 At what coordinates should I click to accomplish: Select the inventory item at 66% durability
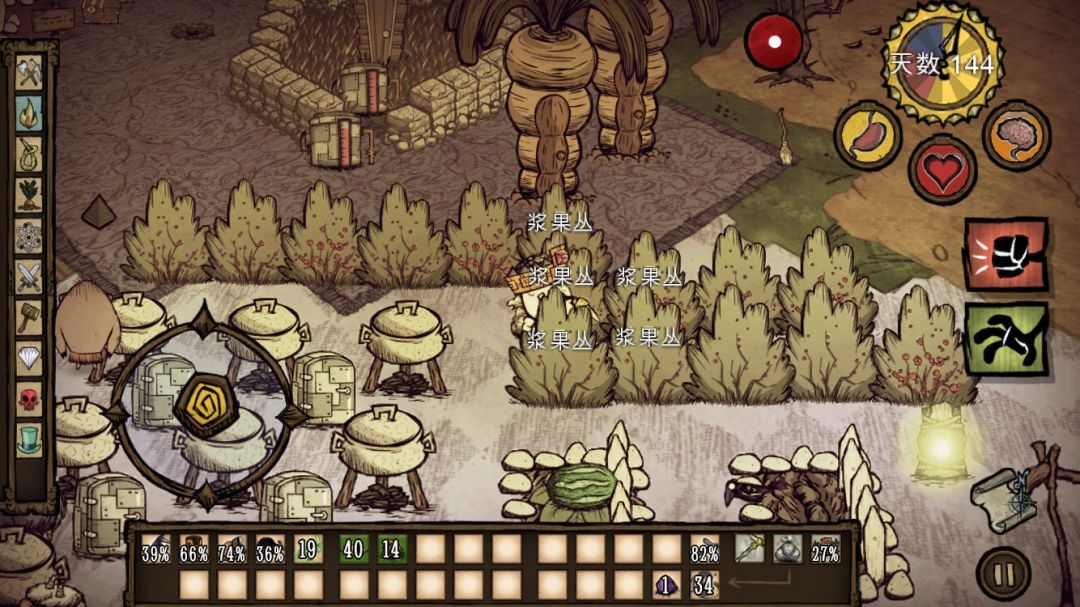point(194,549)
